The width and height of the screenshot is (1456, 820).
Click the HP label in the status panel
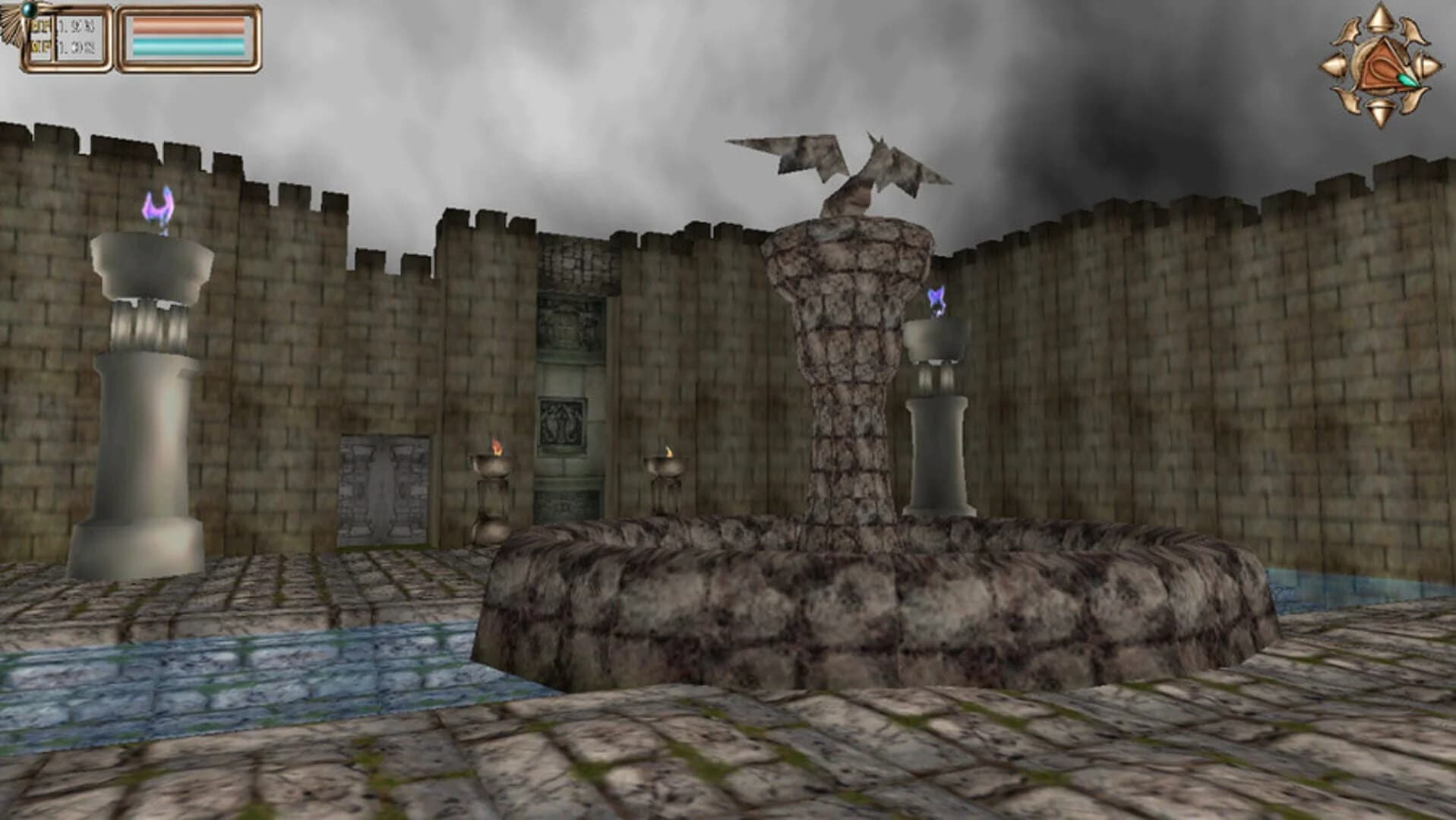click(x=40, y=26)
